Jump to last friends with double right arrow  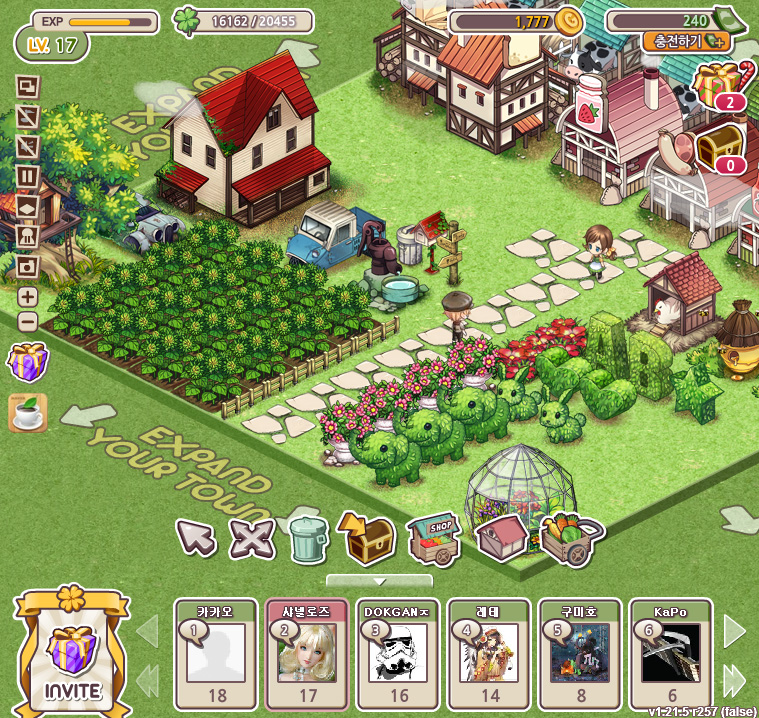[734, 679]
